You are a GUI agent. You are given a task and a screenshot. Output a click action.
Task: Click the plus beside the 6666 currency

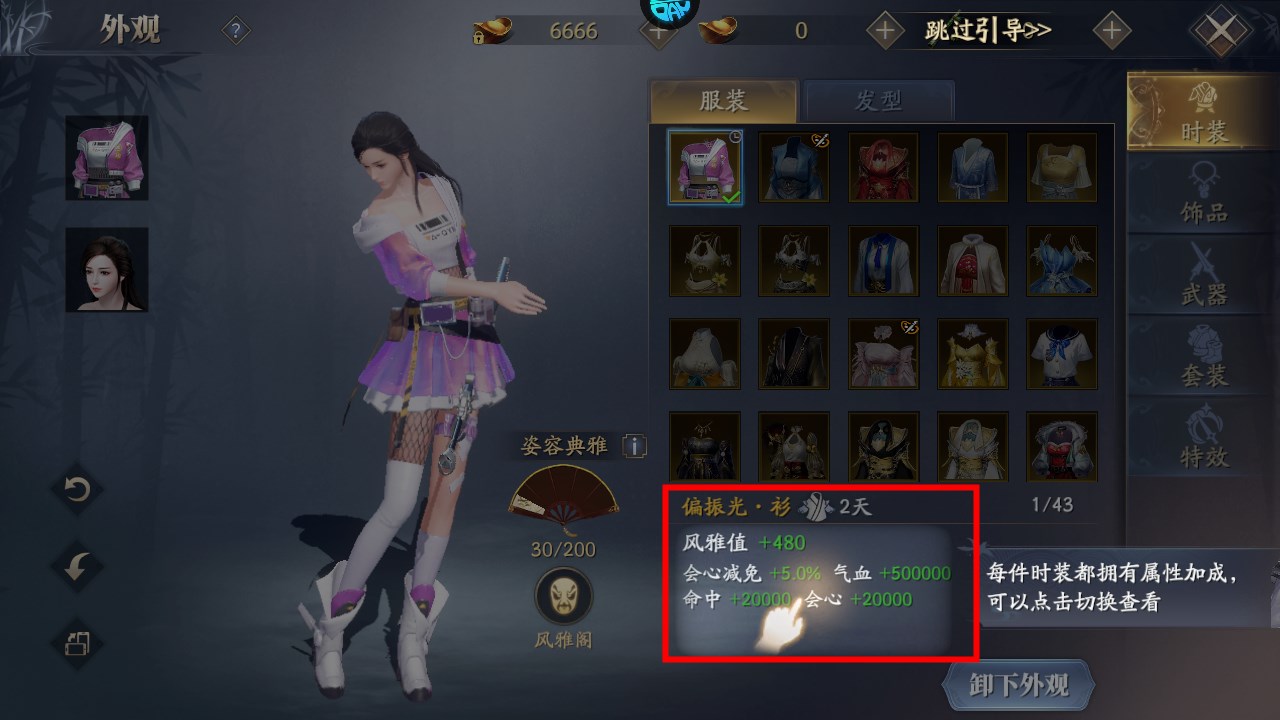tap(658, 30)
